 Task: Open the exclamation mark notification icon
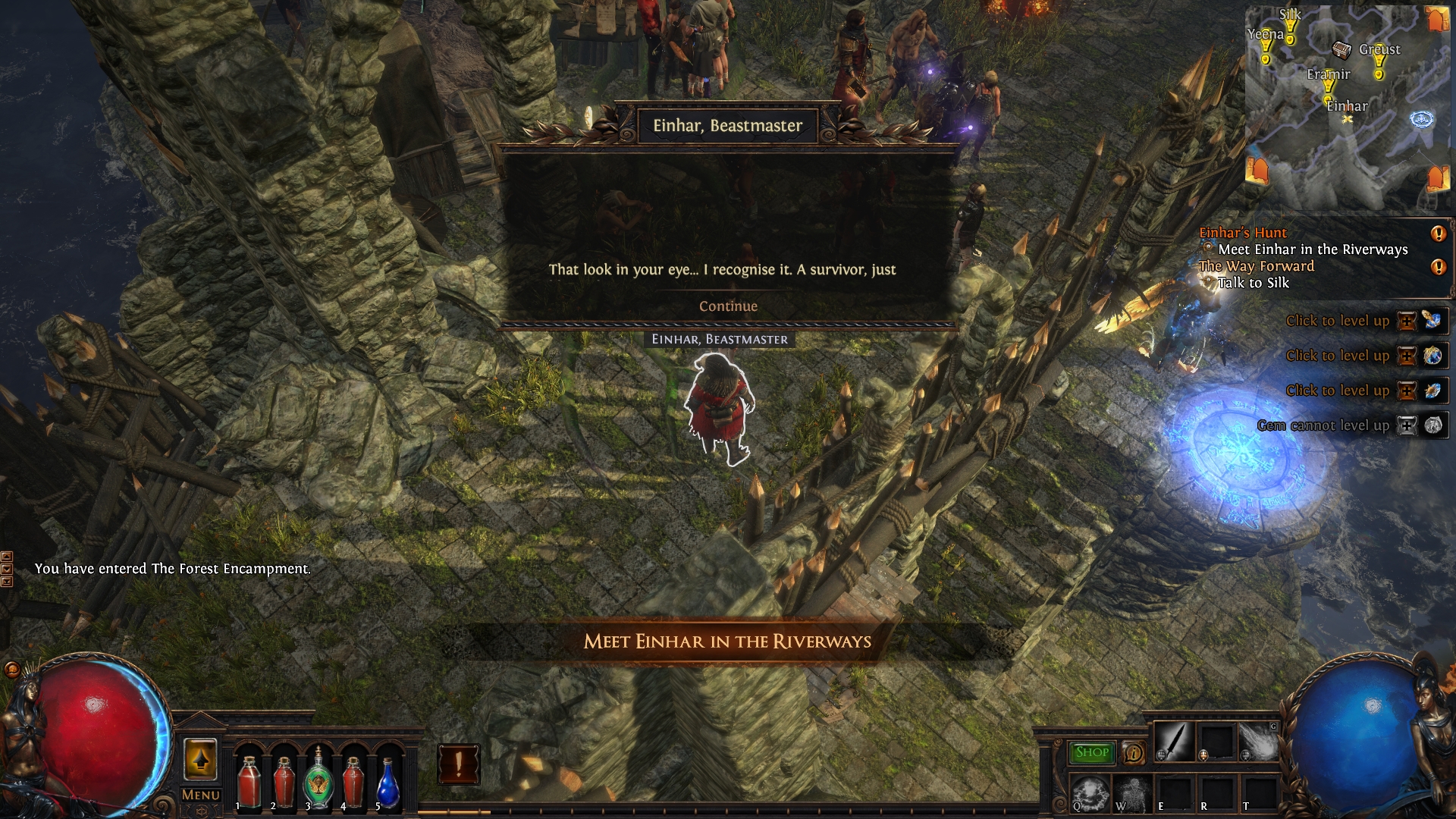coord(458,764)
